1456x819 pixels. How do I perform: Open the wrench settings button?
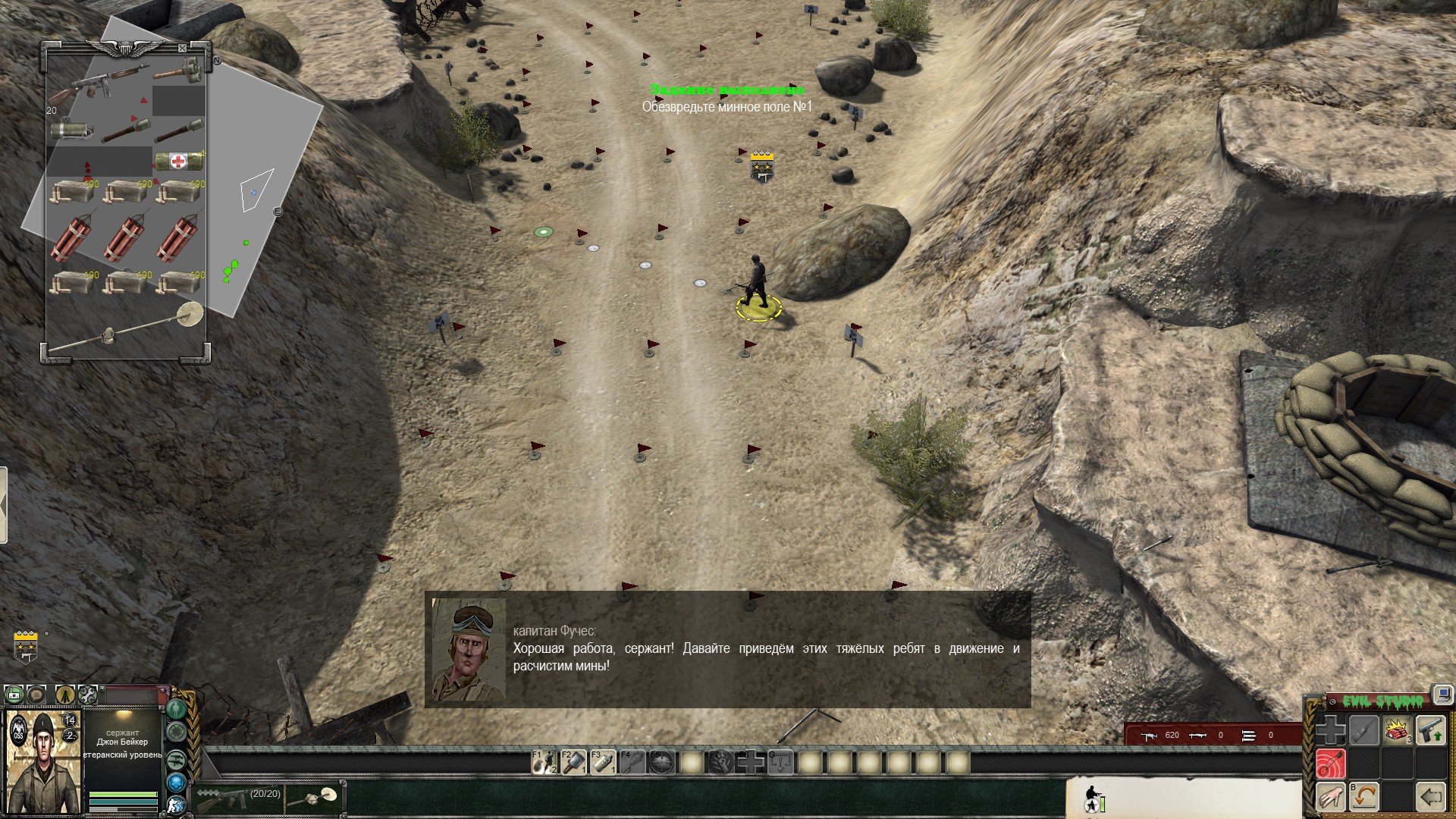88,694
